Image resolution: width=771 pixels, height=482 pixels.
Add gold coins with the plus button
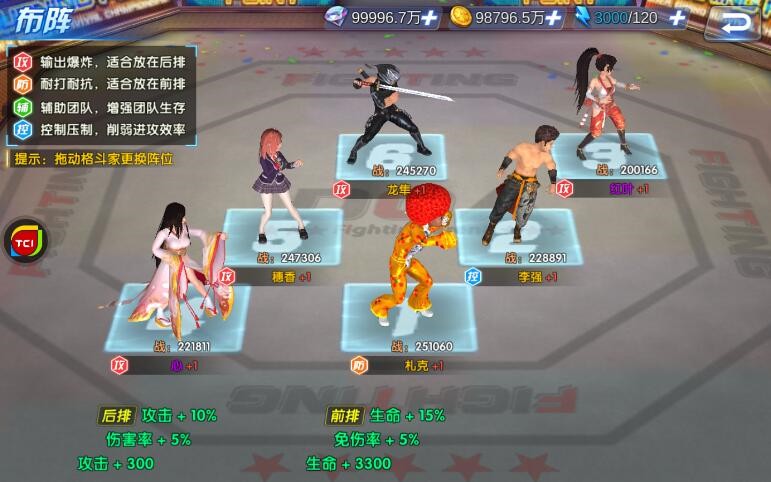(553, 17)
